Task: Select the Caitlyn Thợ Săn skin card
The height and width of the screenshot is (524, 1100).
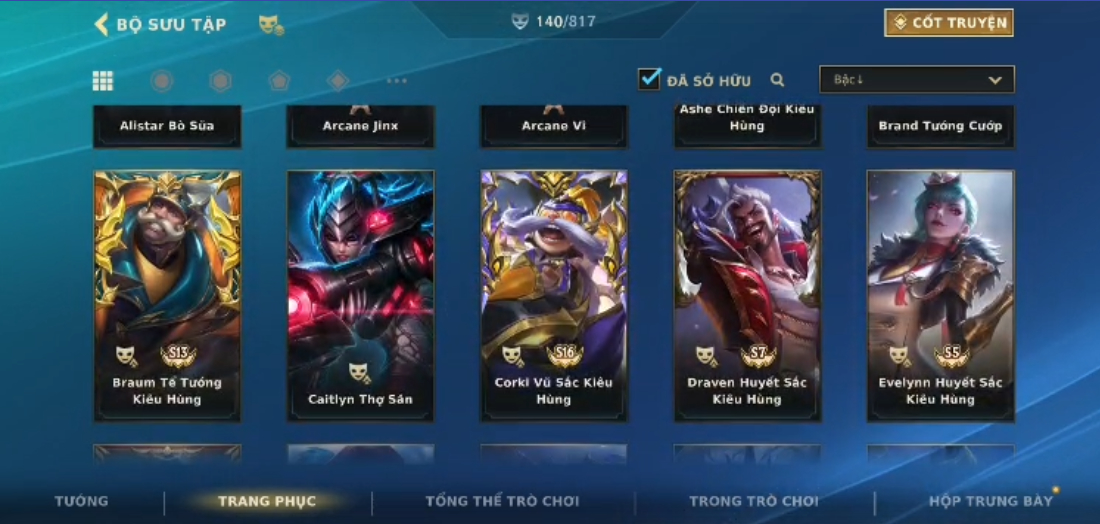Action: (360, 295)
